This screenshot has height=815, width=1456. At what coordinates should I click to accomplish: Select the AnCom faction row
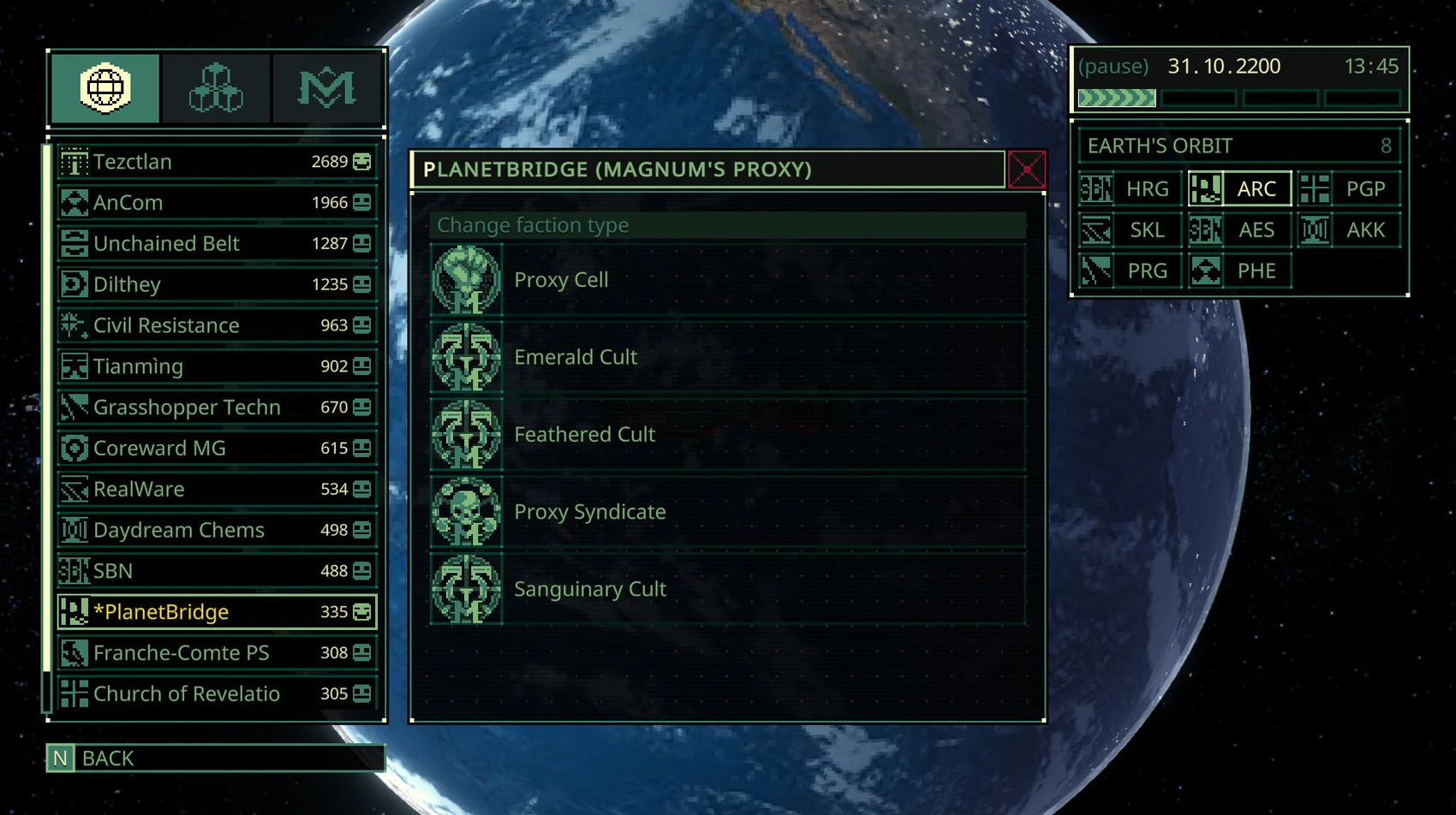coord(216,203)
